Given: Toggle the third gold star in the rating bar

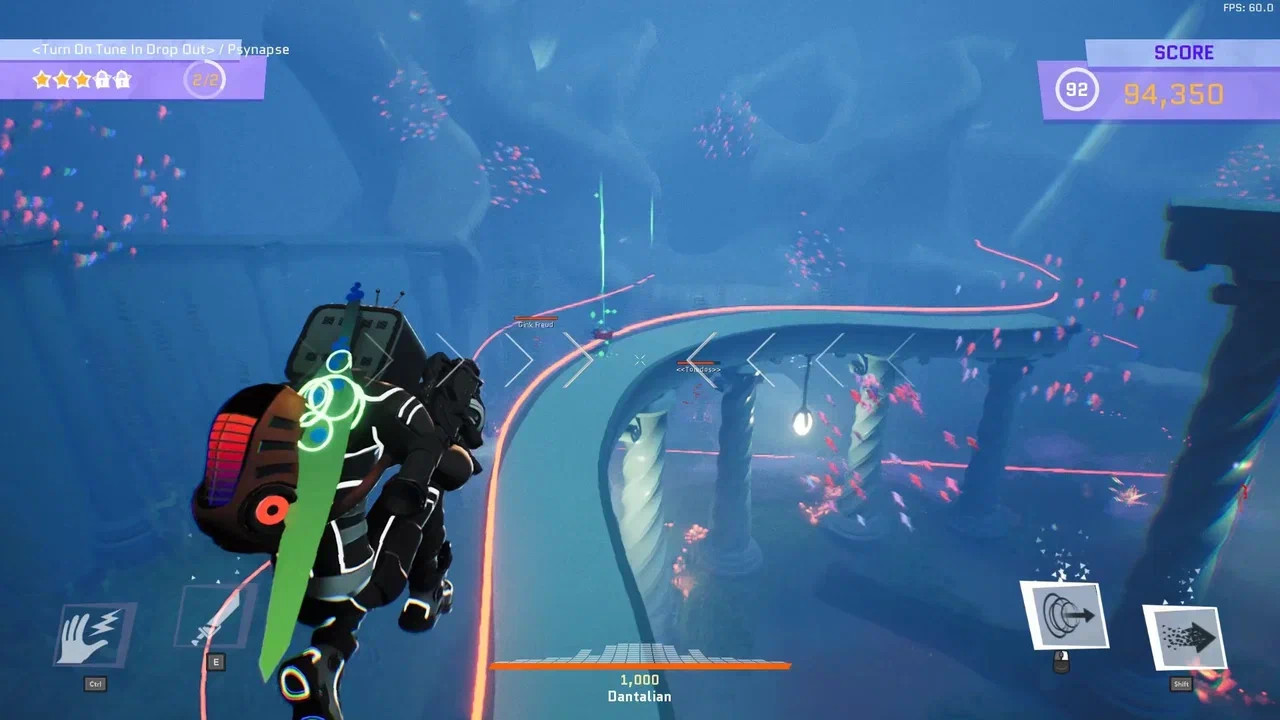Looking at the screenshot, I should pyautogui.click(x=82, y=78).
